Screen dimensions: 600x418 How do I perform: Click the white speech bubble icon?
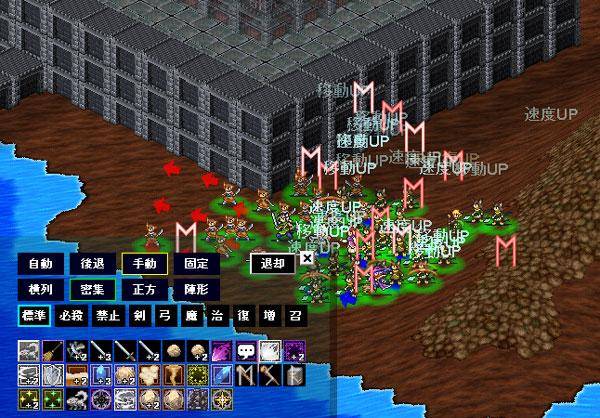[x=245, y=351]
